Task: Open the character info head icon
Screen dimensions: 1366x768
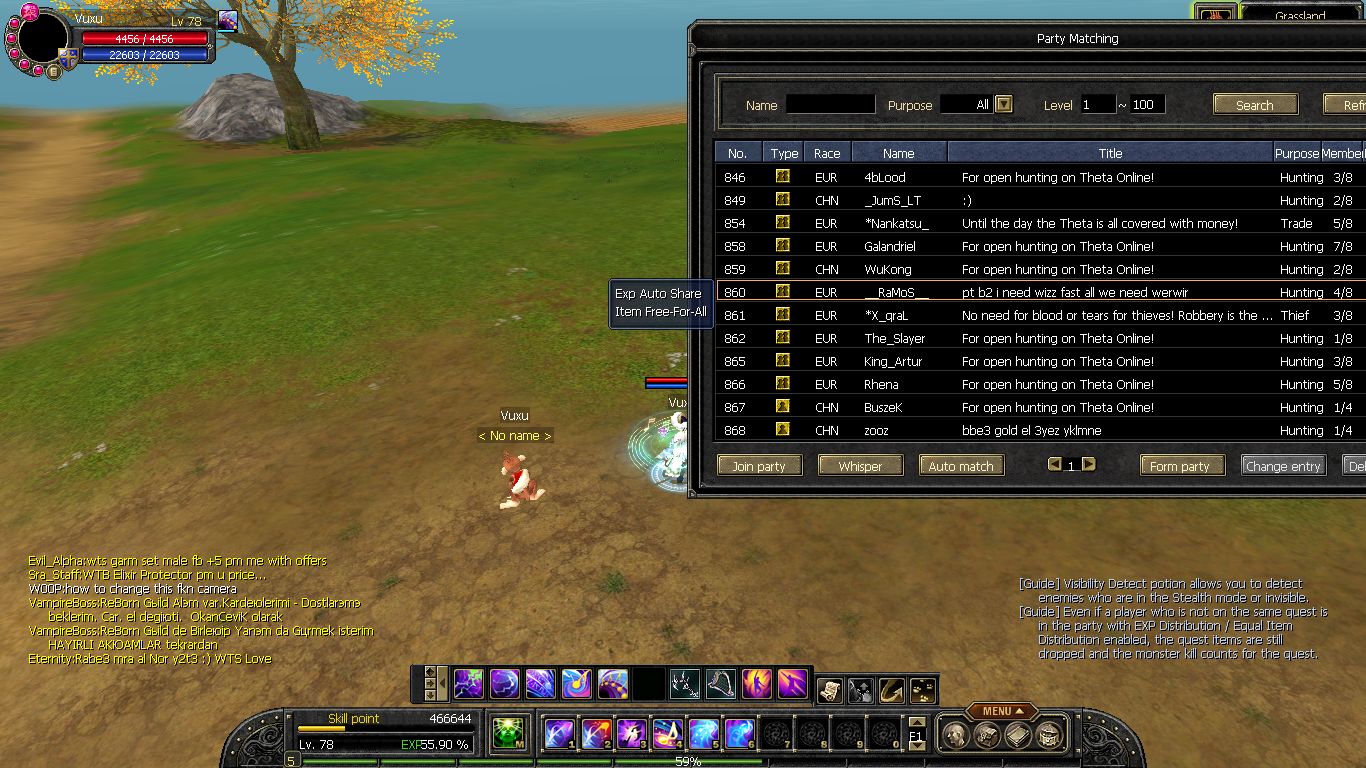Action: (953, 735)
